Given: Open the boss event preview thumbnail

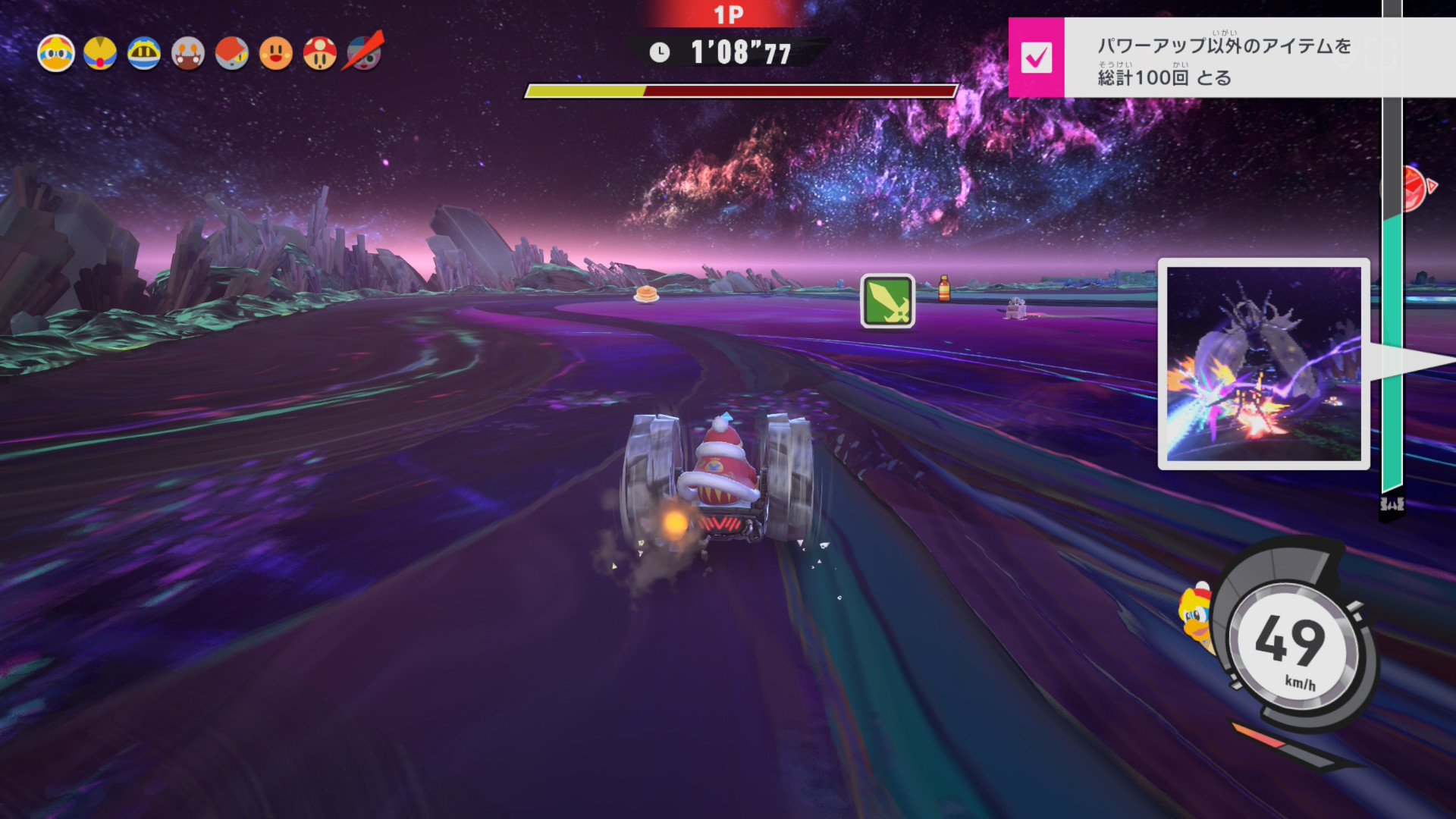Looking at the screenshot, I should 1263,364.
